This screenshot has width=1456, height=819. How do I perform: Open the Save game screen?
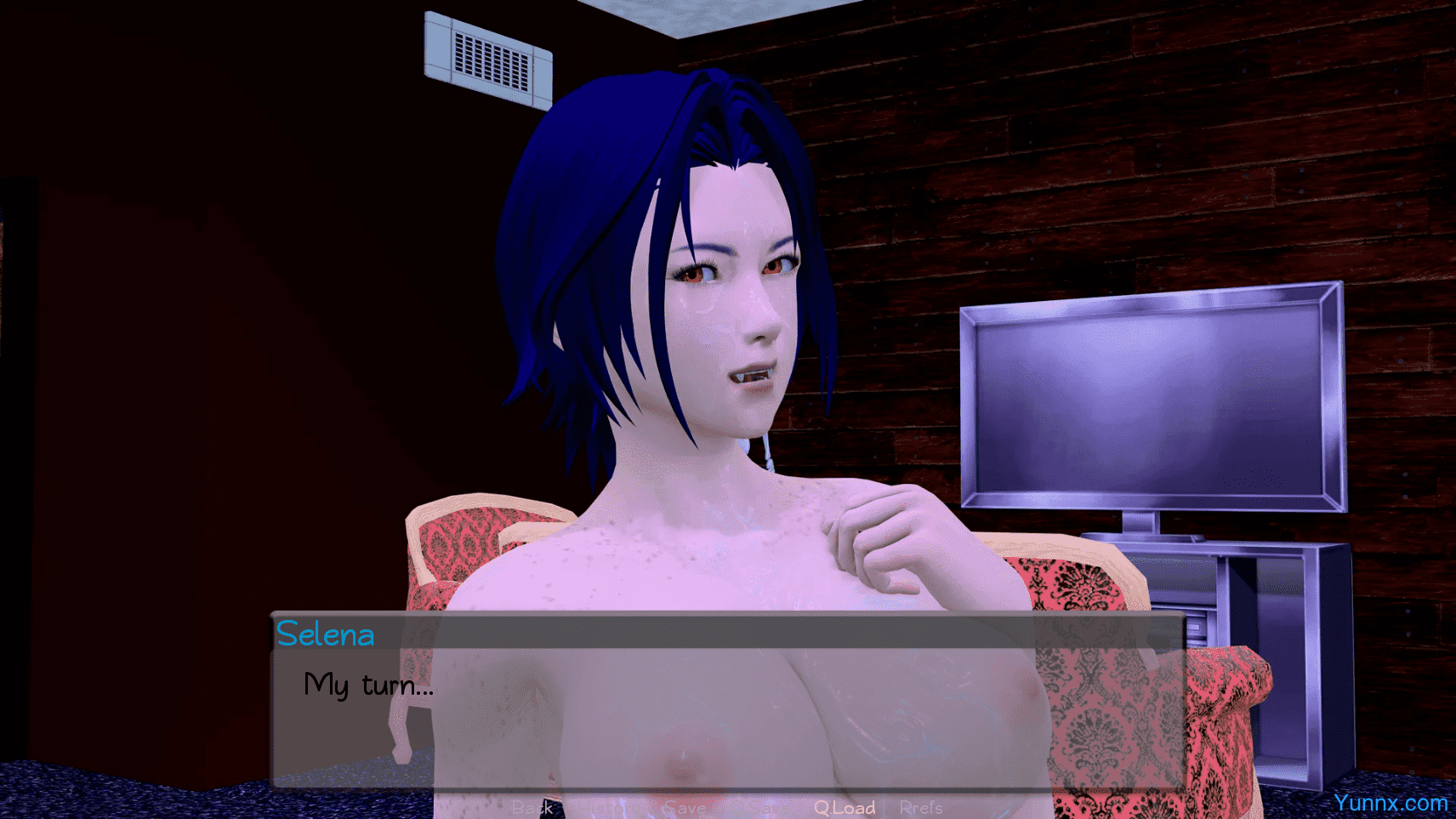click(684, 807)
